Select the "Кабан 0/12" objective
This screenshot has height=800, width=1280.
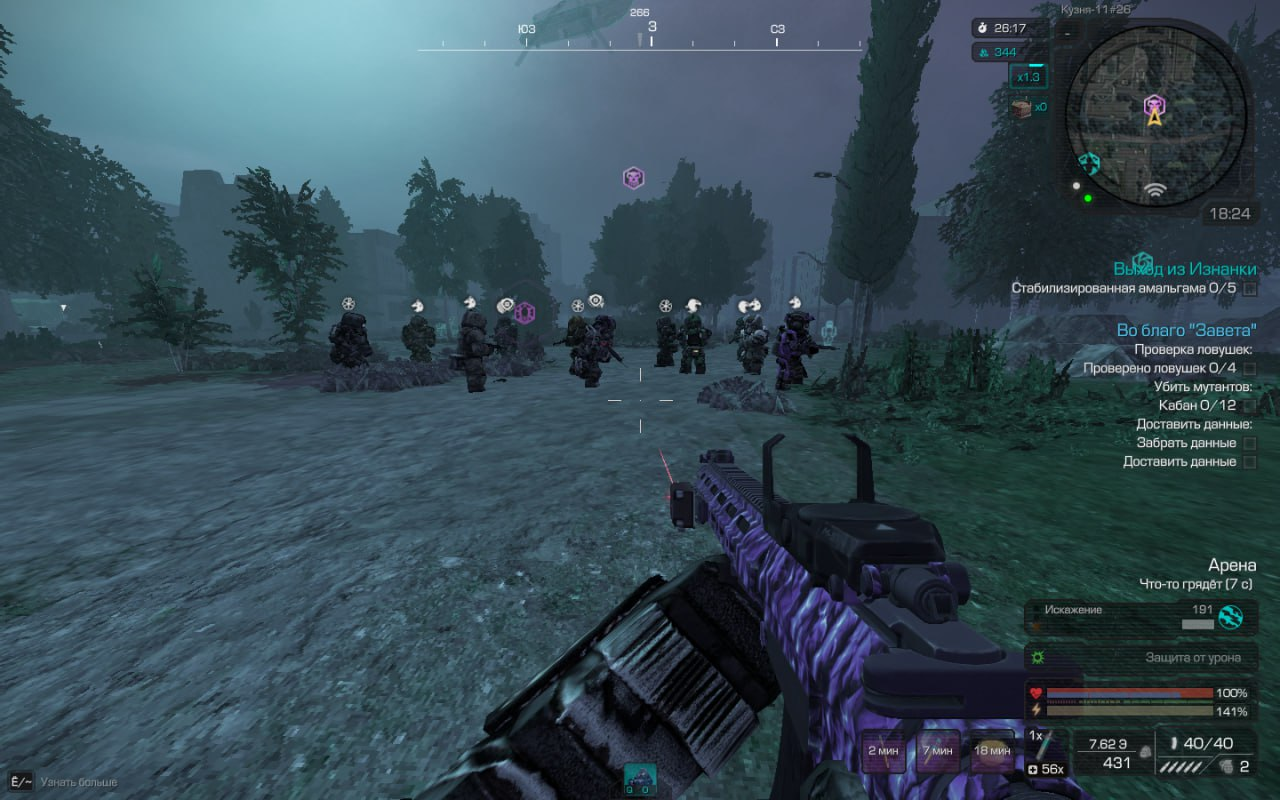1196,406
